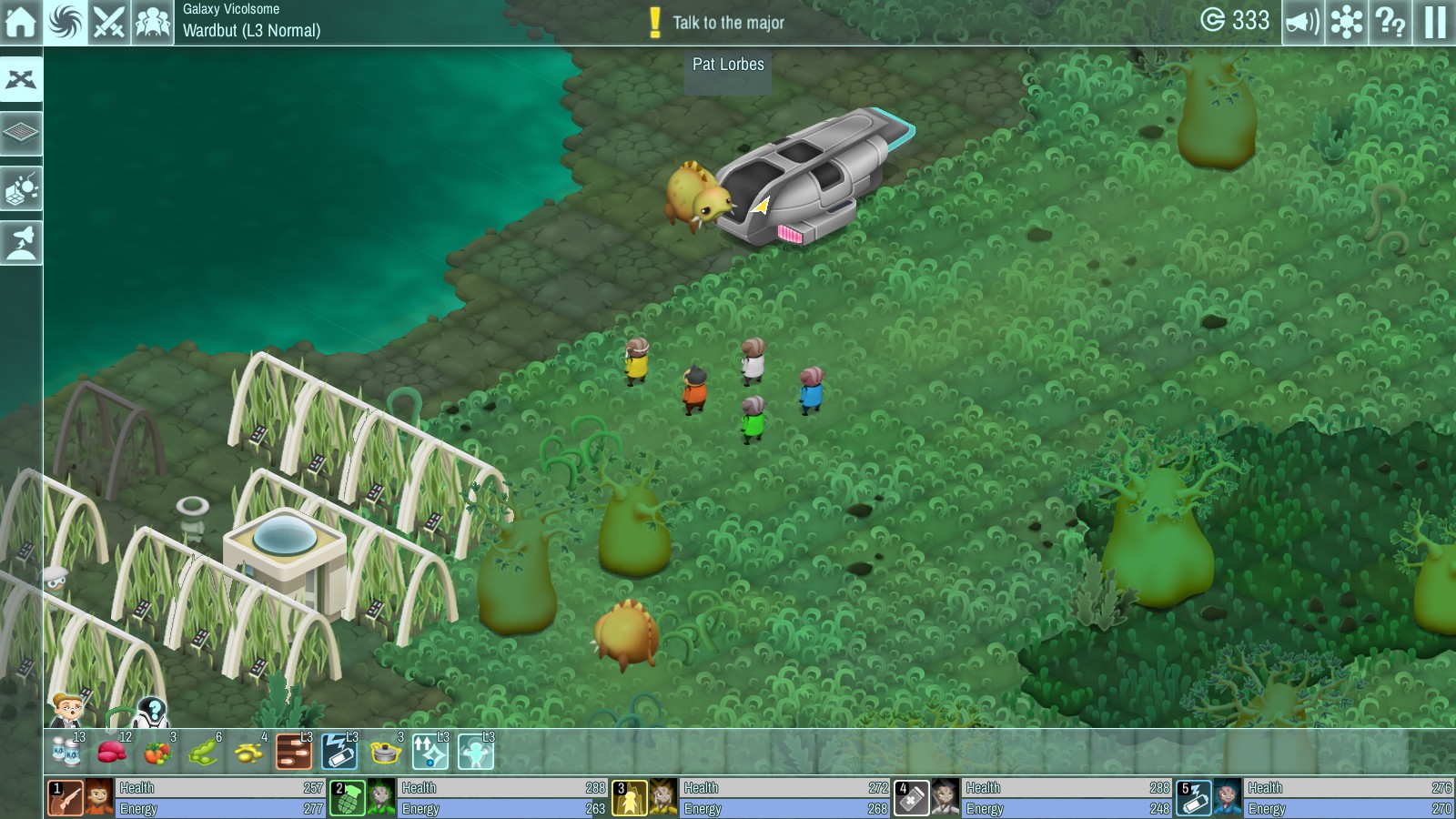Screen dimensions: 1456x819
Task: Open the home base screen
Action: tap(21, 22)
